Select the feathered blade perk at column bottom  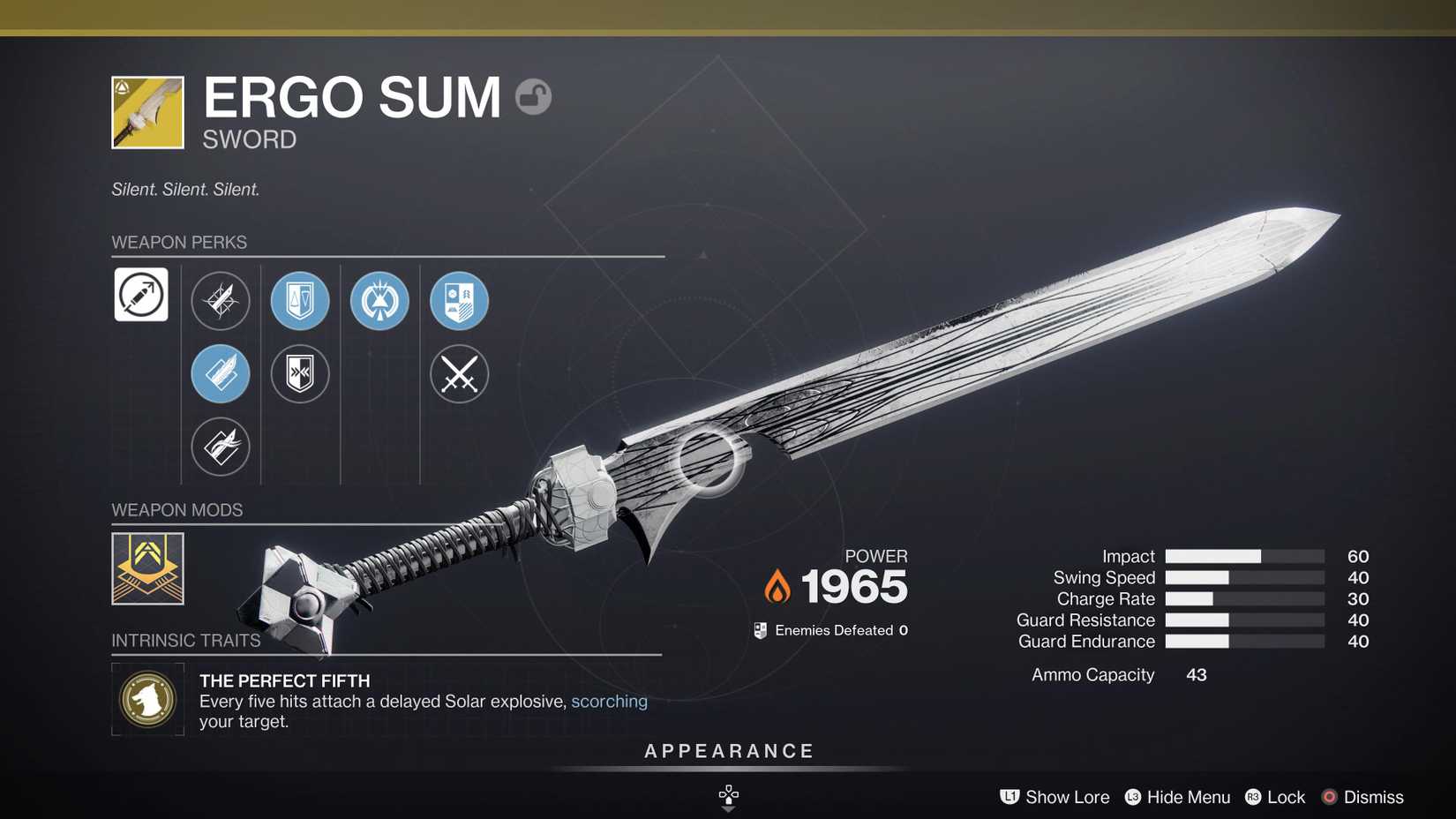point(221,447)
